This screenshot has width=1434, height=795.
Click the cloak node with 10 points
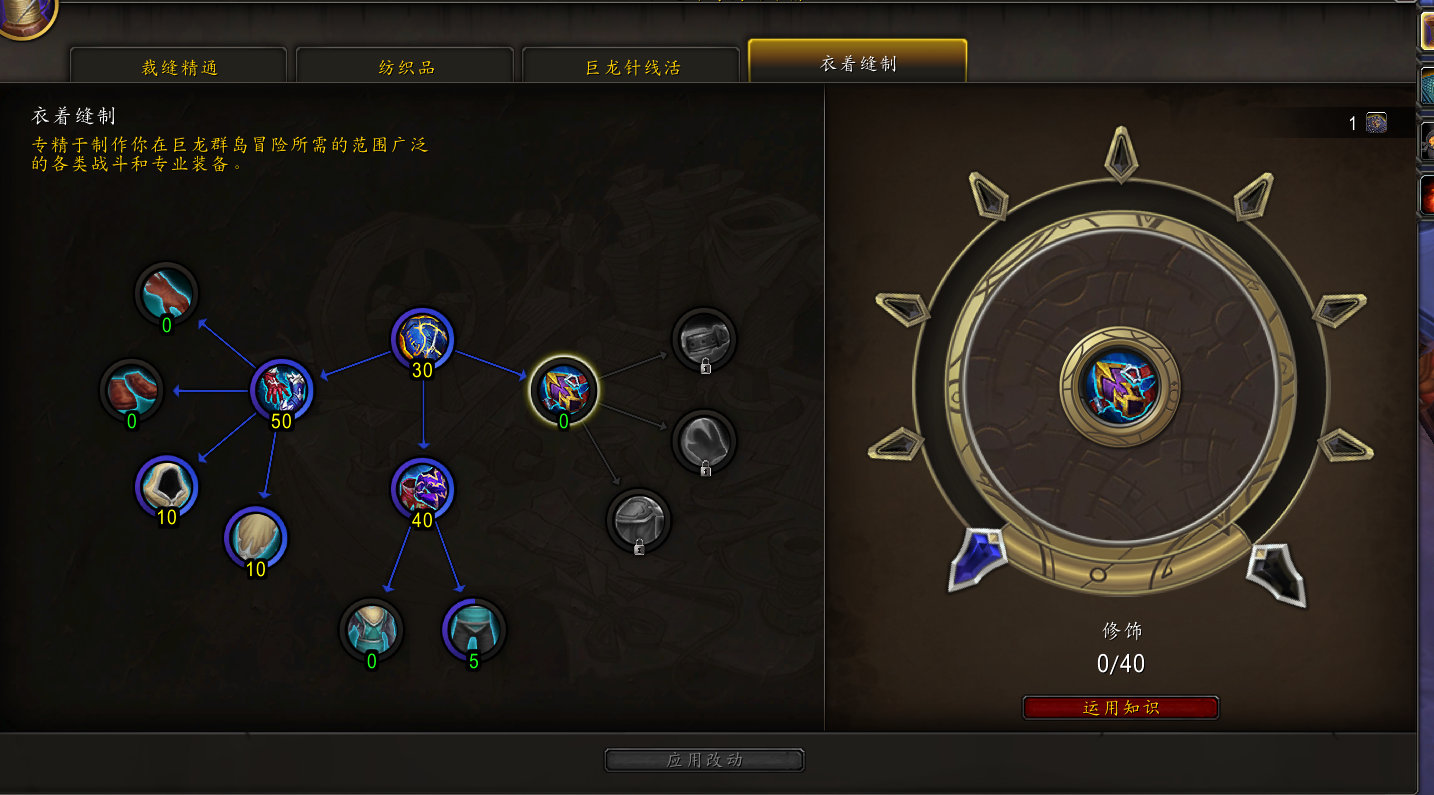[x=256, y=537]
